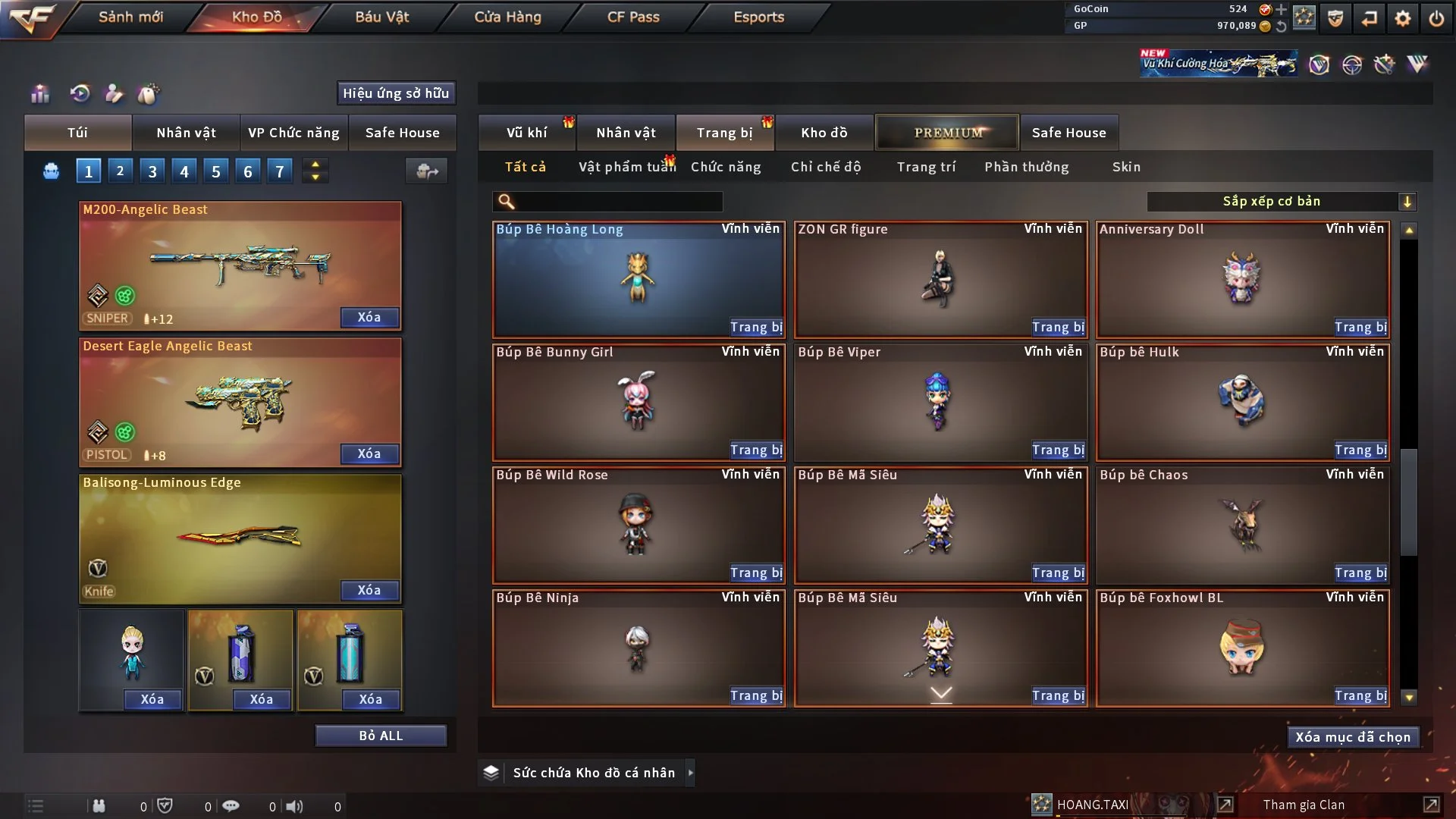This screenshot has width=1456, height=819.
Task: Select the PREMIUM storage tab
Action: tap(947, 133)
